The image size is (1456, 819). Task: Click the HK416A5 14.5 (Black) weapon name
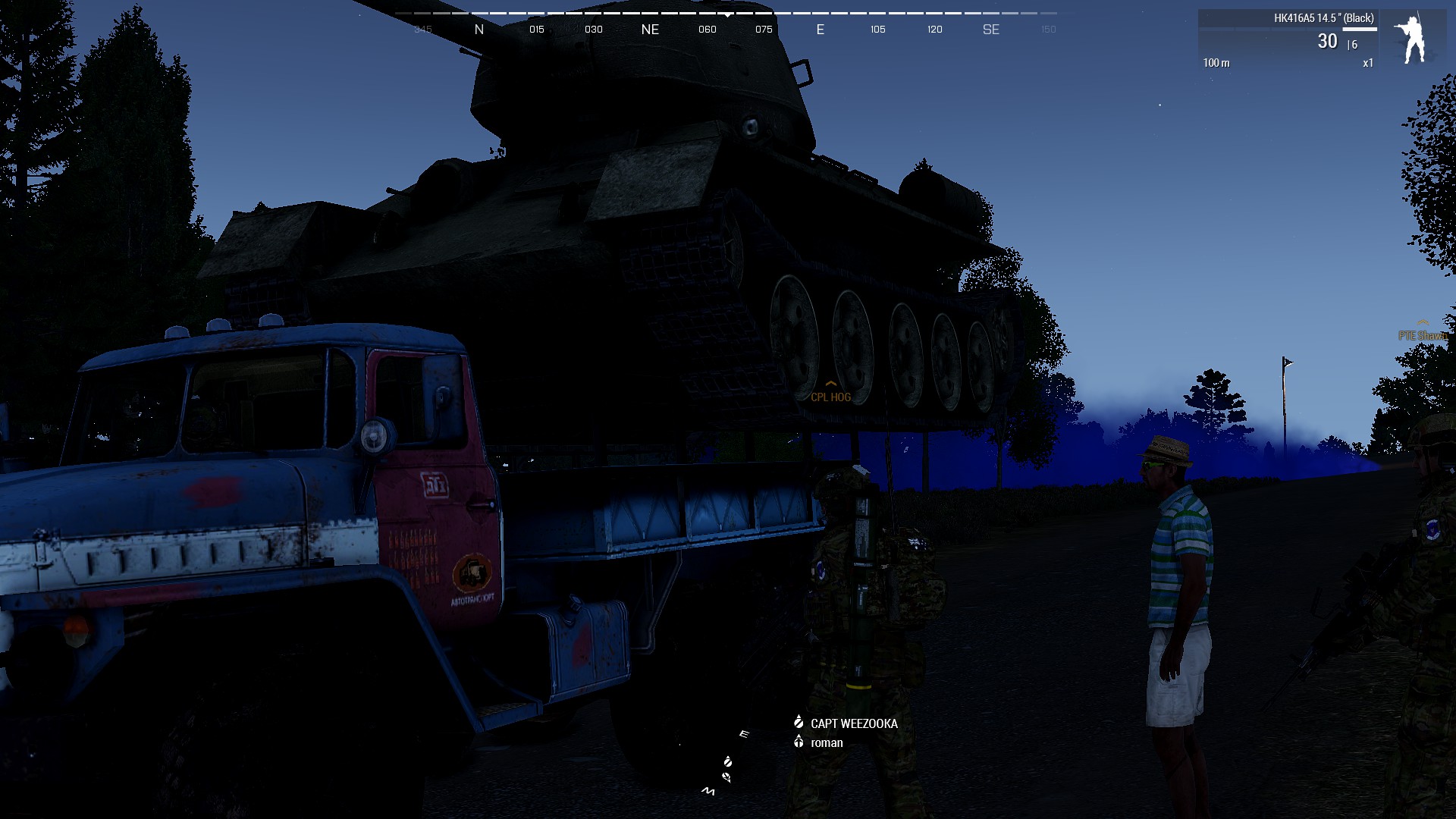tap(1324, 18)
